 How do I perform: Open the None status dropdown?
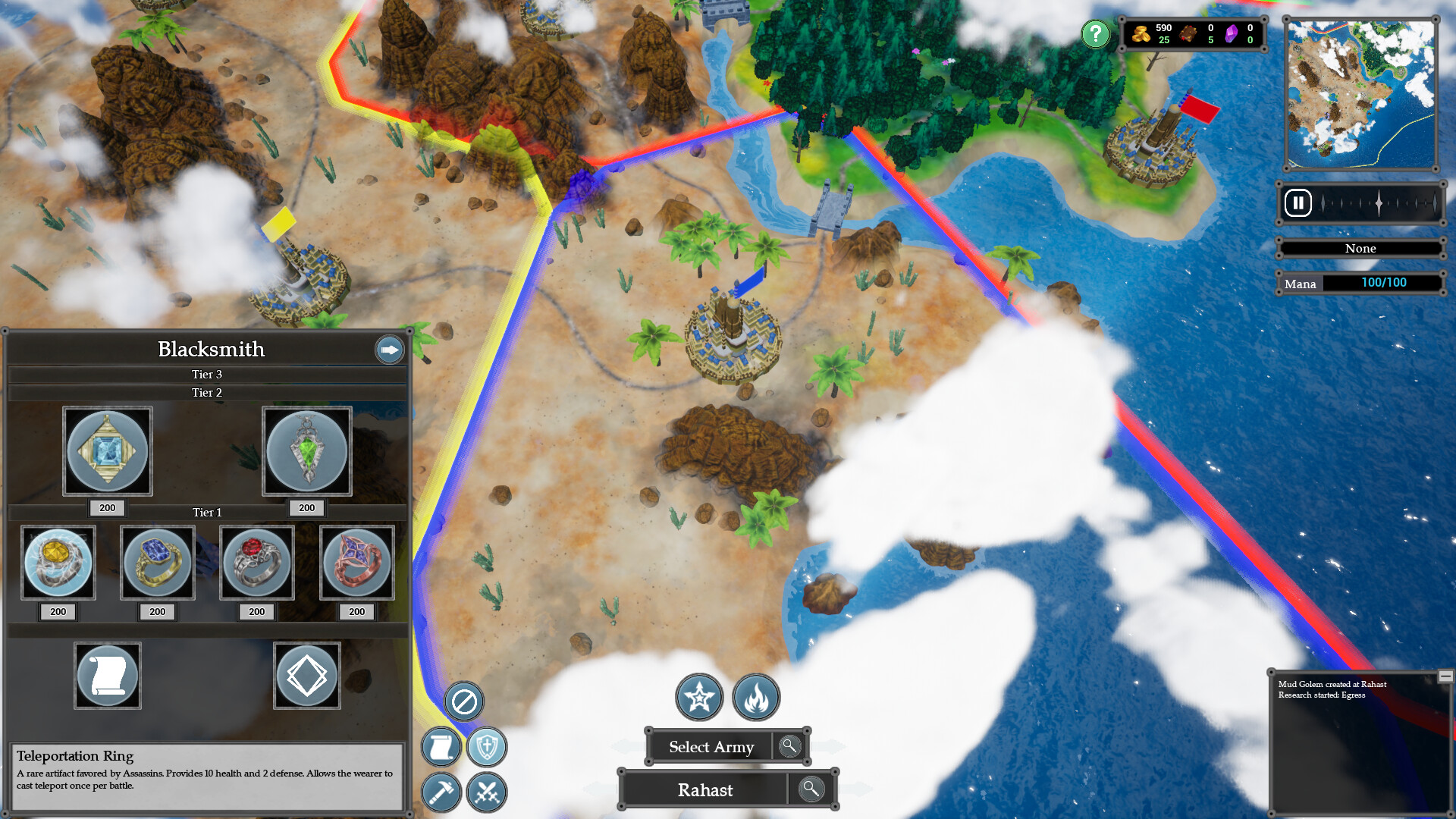coord(1360,249)
